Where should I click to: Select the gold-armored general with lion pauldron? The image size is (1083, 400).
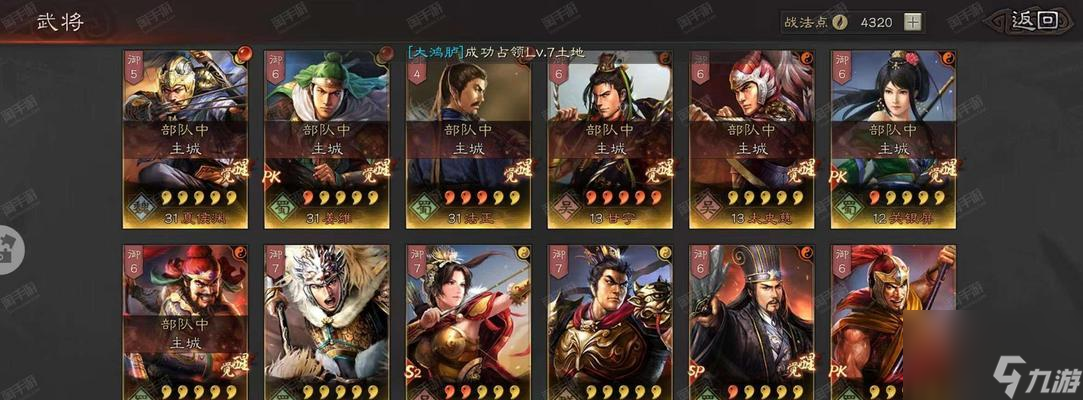point(610,320)
